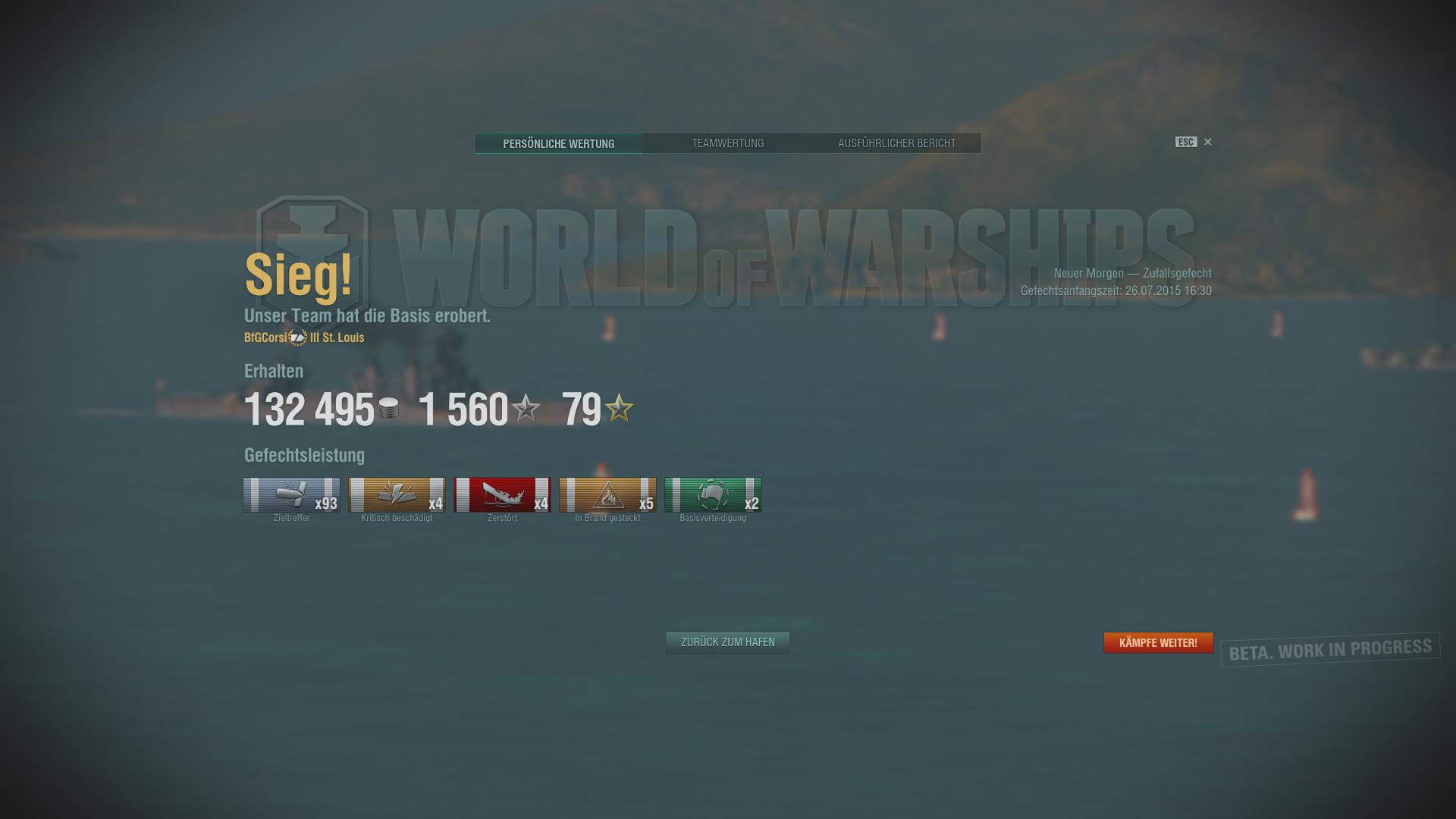Start next battle with Kämpfe weiter!
The height and width of the screenshot is (819, 1456).
pyautogui.click(x=1158, y=643)
